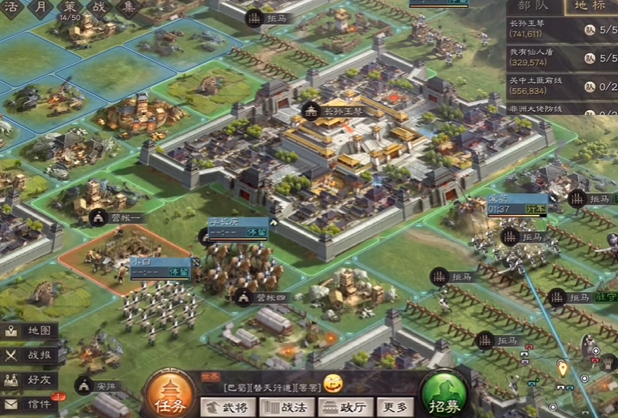Open the 任务 quest button
Viewport: 618px width, 418px height.
pos(170,394)
